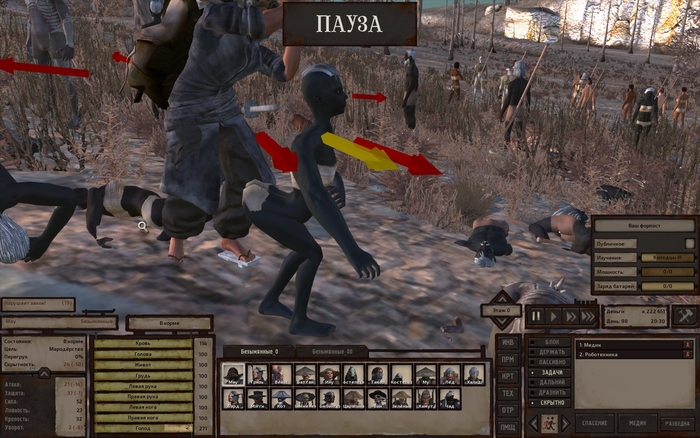Screen dimensions: 700x438
Task: Open the ТЕХ technology panel
Action: 508,393
